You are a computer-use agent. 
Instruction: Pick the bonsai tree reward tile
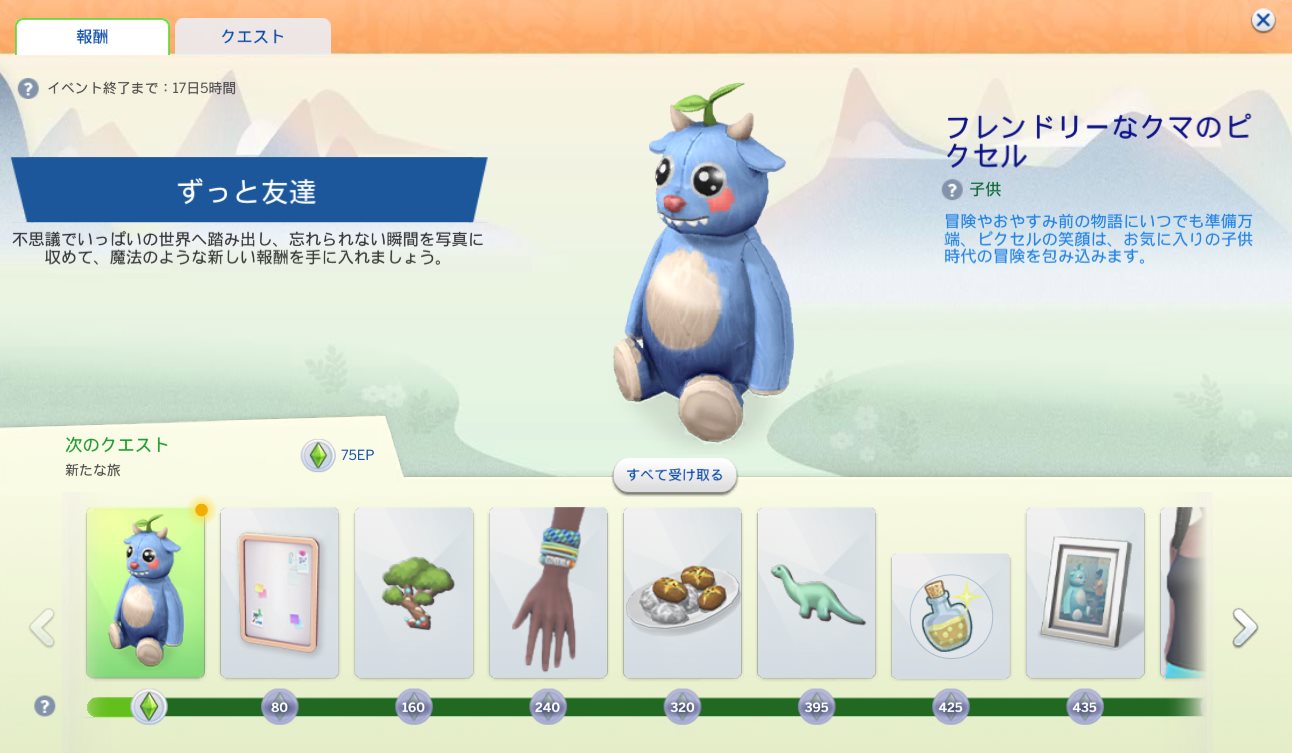click(414, 592)
